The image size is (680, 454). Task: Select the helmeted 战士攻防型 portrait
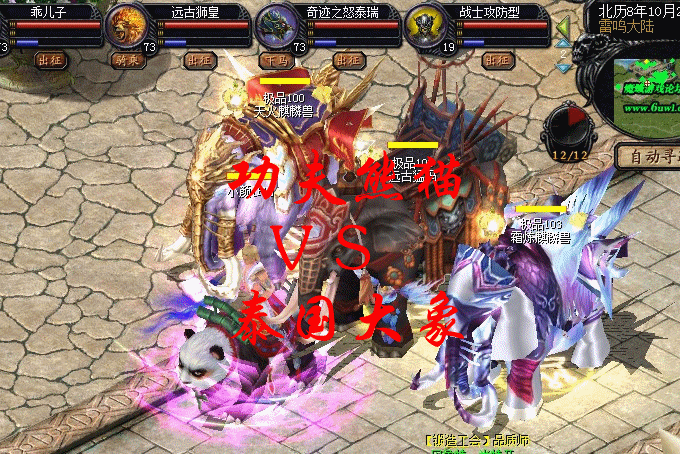424,25
